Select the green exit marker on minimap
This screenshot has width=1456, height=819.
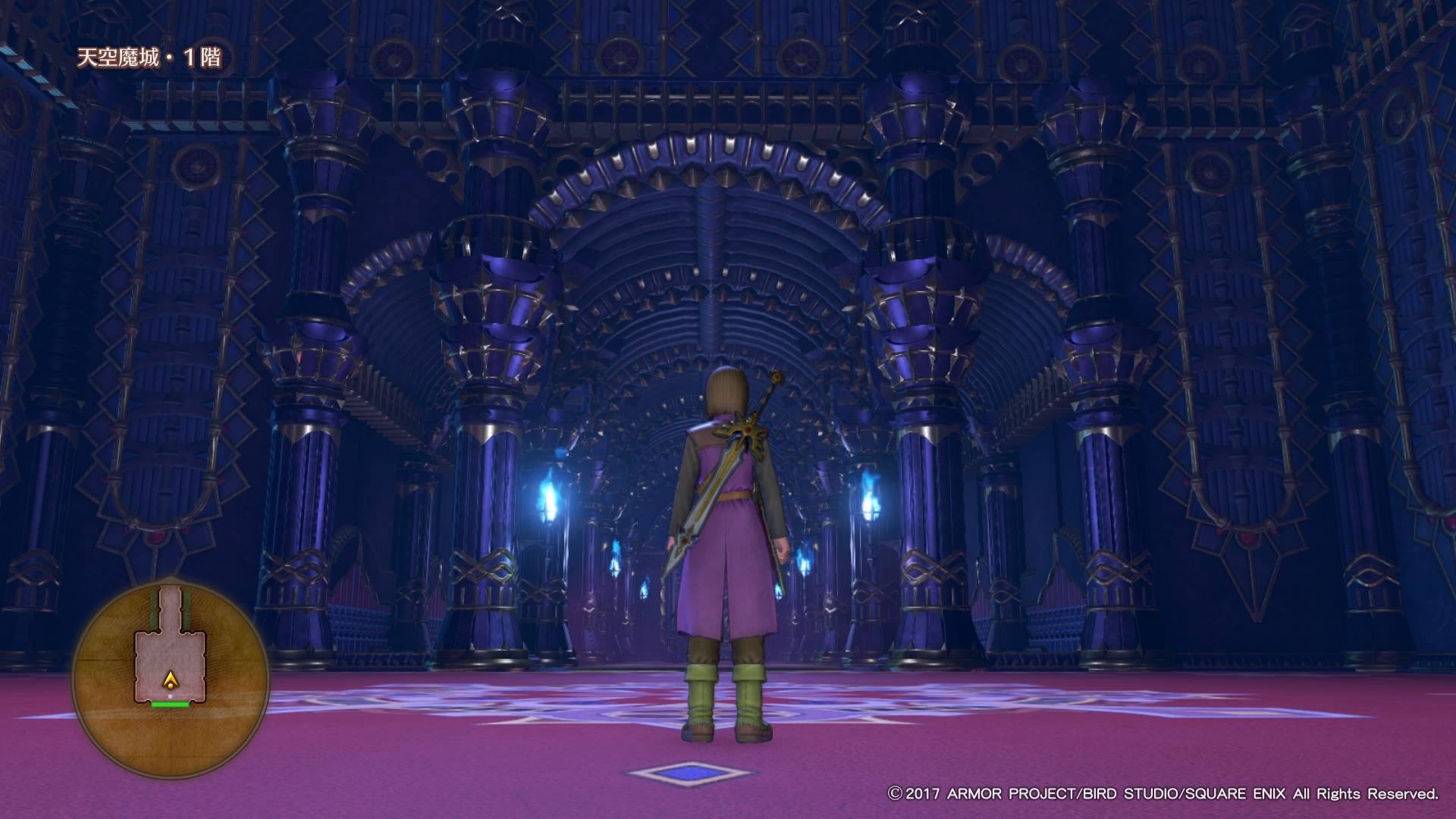[170, 704]
